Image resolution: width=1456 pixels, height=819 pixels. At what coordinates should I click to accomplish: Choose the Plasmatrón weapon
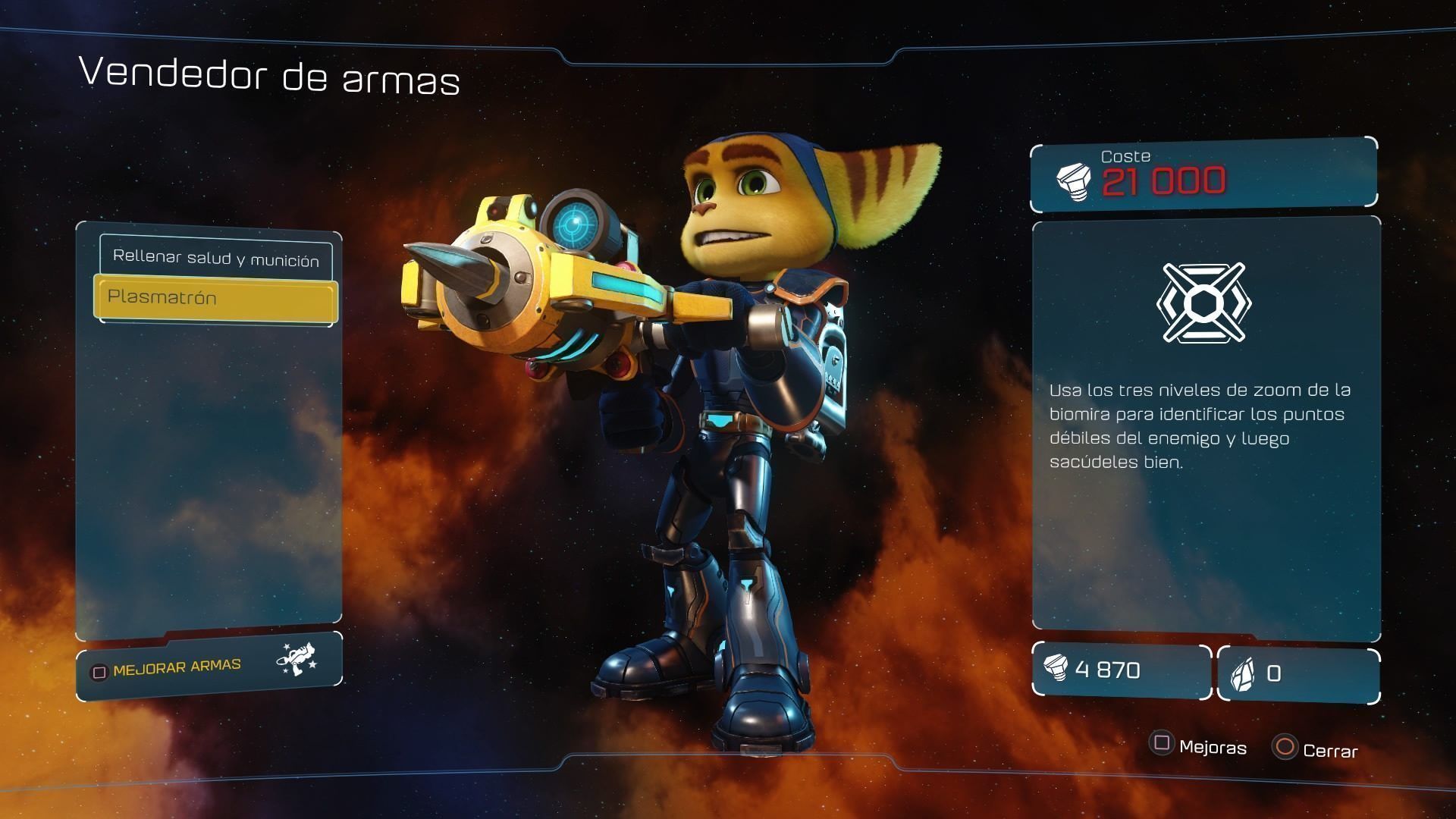click(x=215, y=298)
